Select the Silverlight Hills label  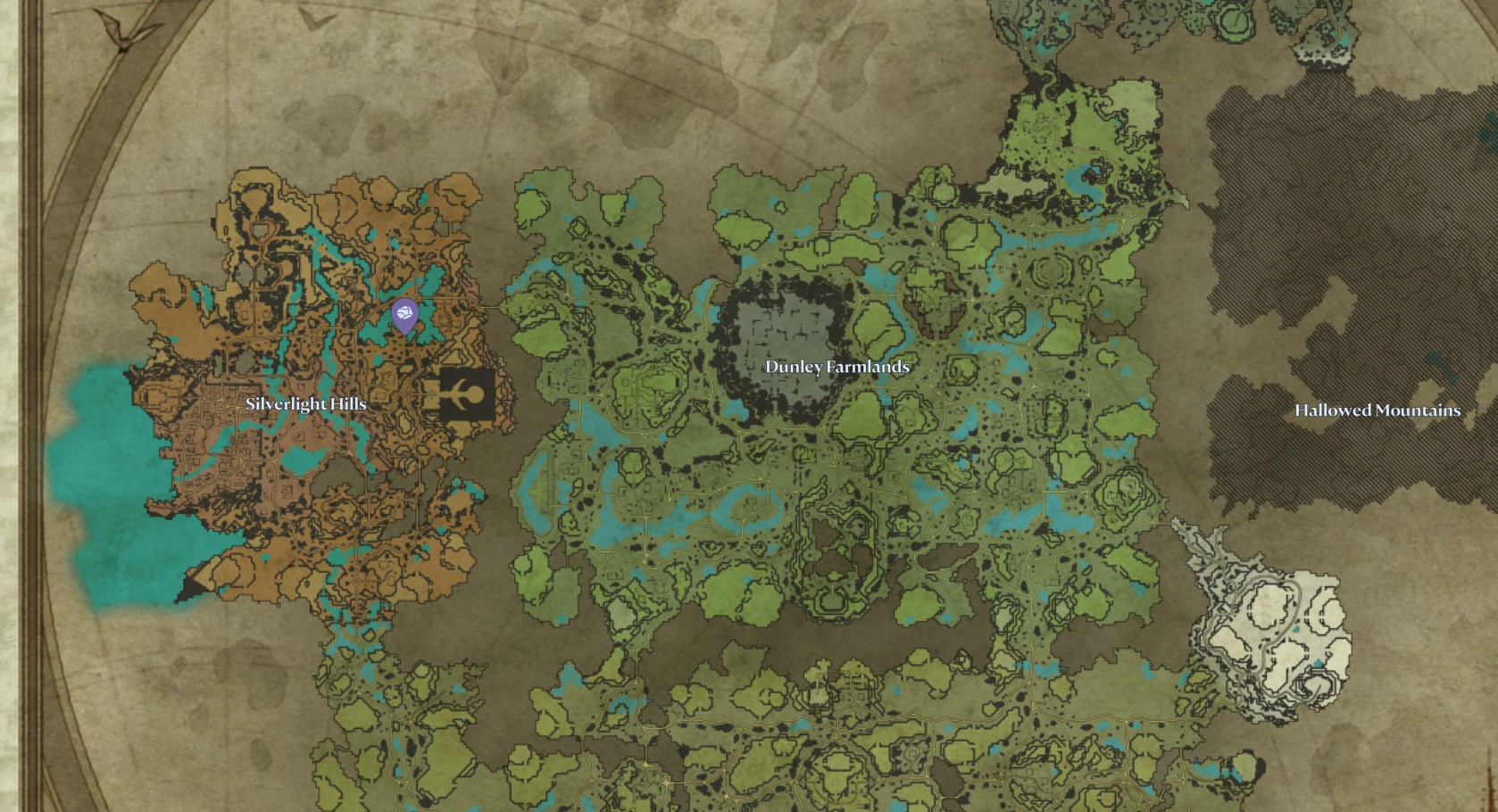pyautogui.click(x=307, y=403)
